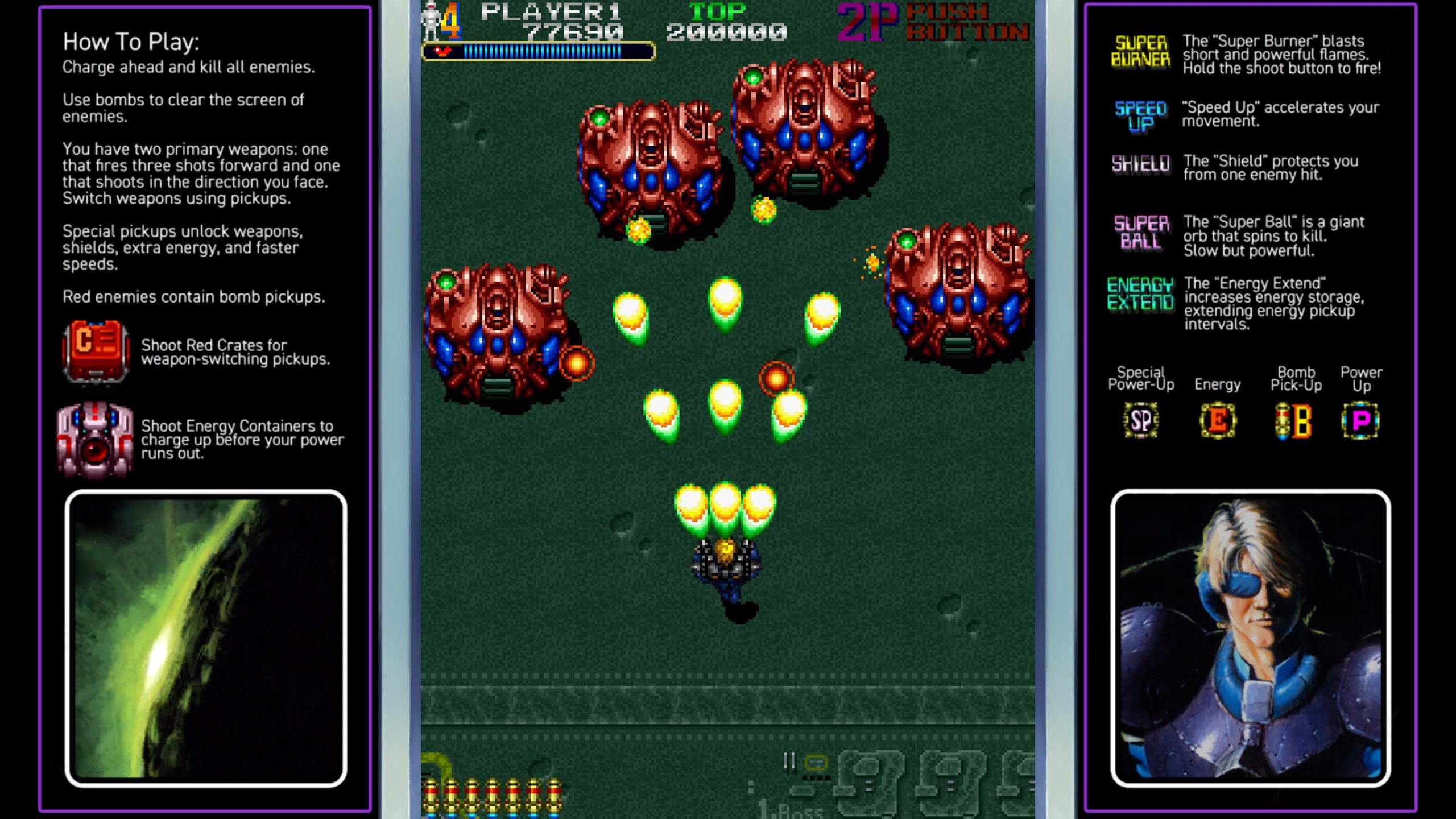Select the Energy E pickup icon
Viewport: 1456px width, 819px height.
click(x=1217, y=420)
